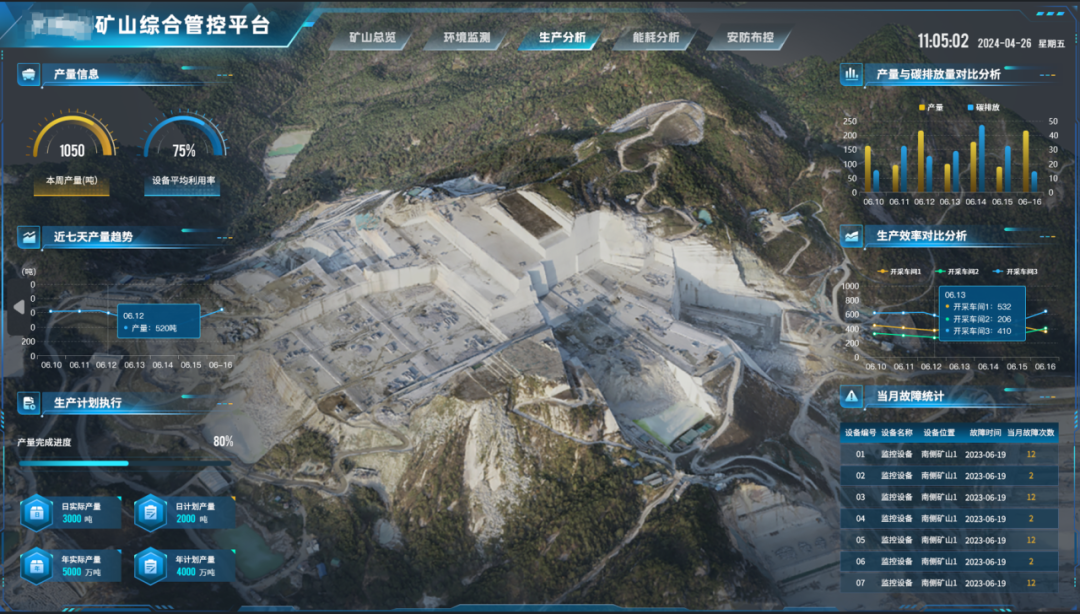Select the 日计划产量 card

point(183,513)
